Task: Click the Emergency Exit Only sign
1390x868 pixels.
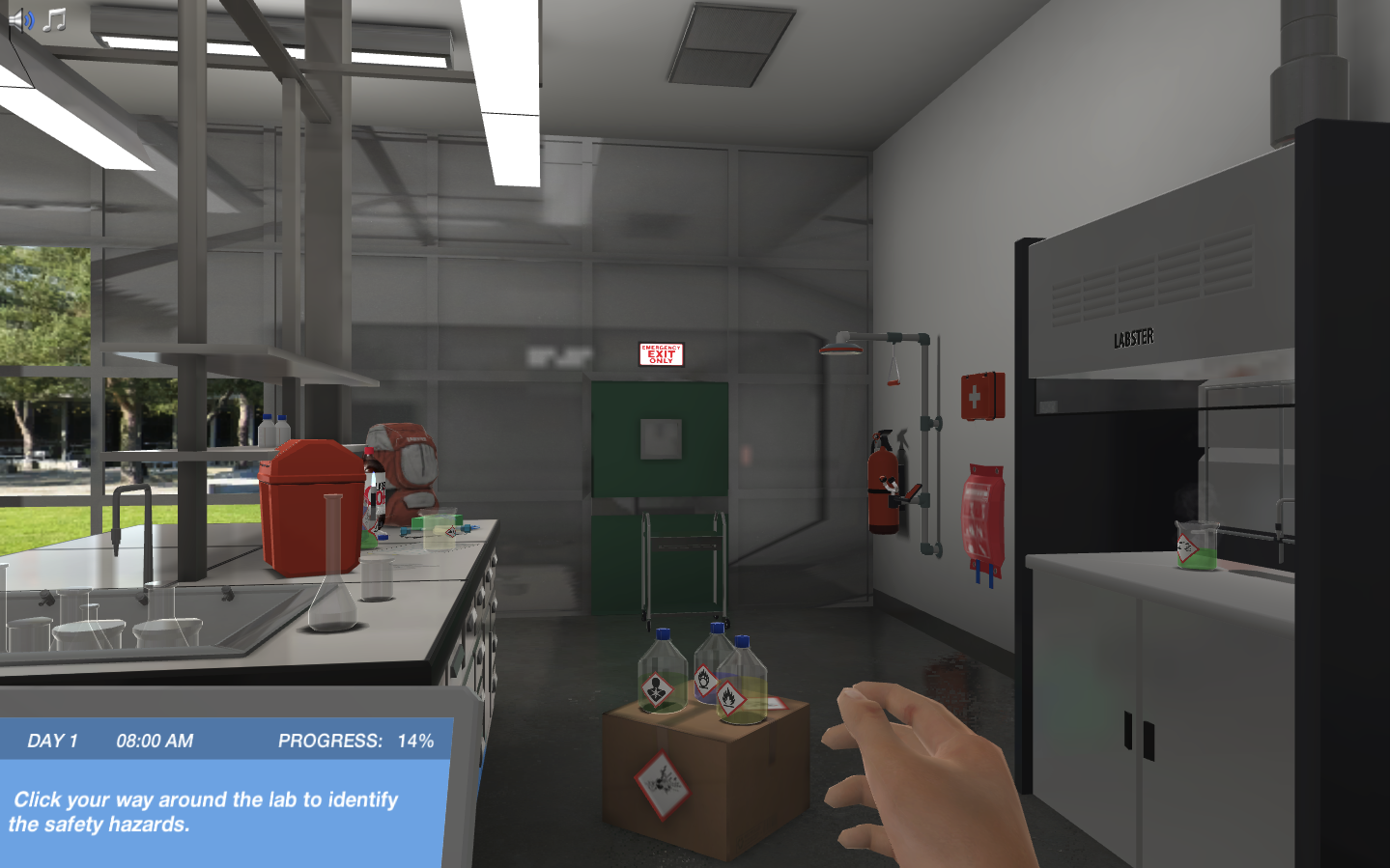Action: pos(661,353)
